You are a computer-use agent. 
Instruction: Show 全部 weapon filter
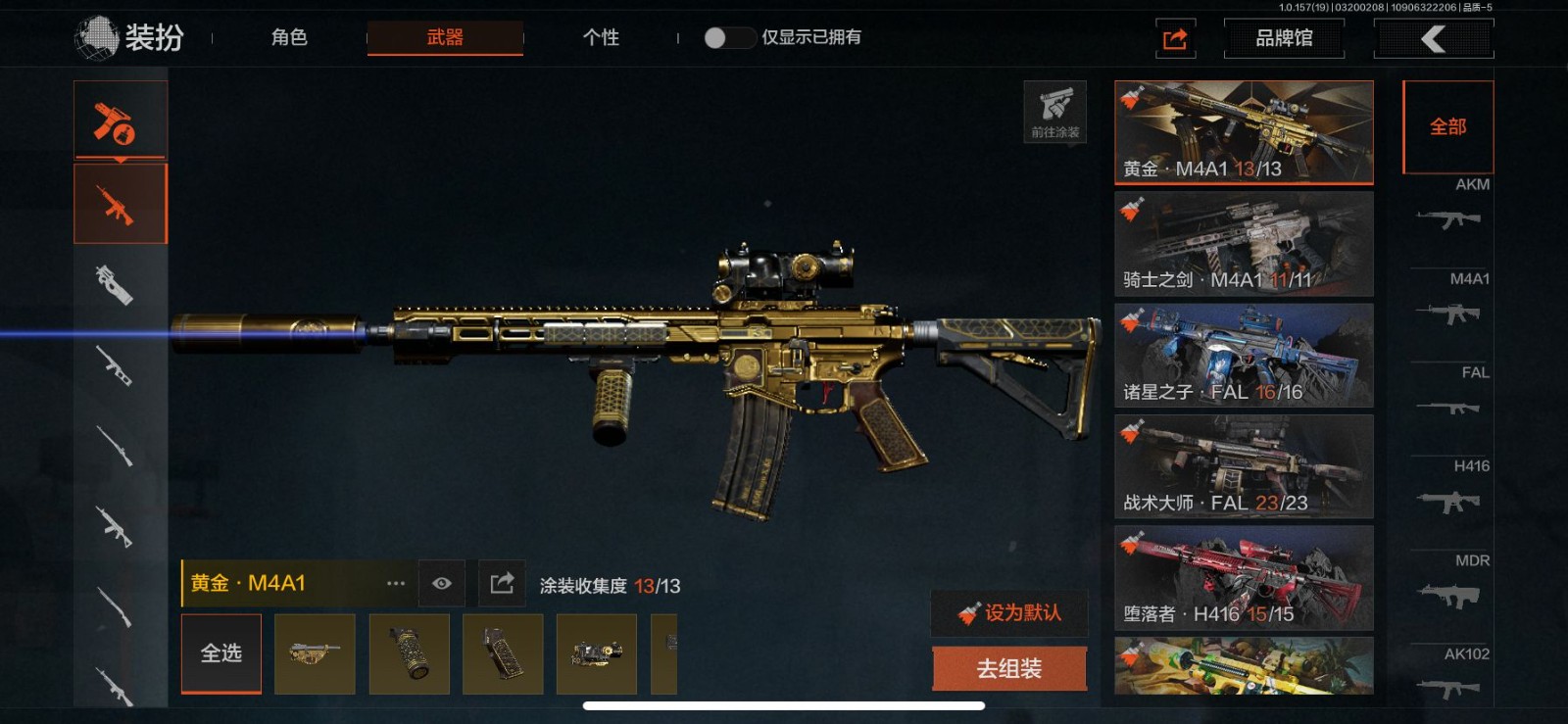pos(1447,126)
